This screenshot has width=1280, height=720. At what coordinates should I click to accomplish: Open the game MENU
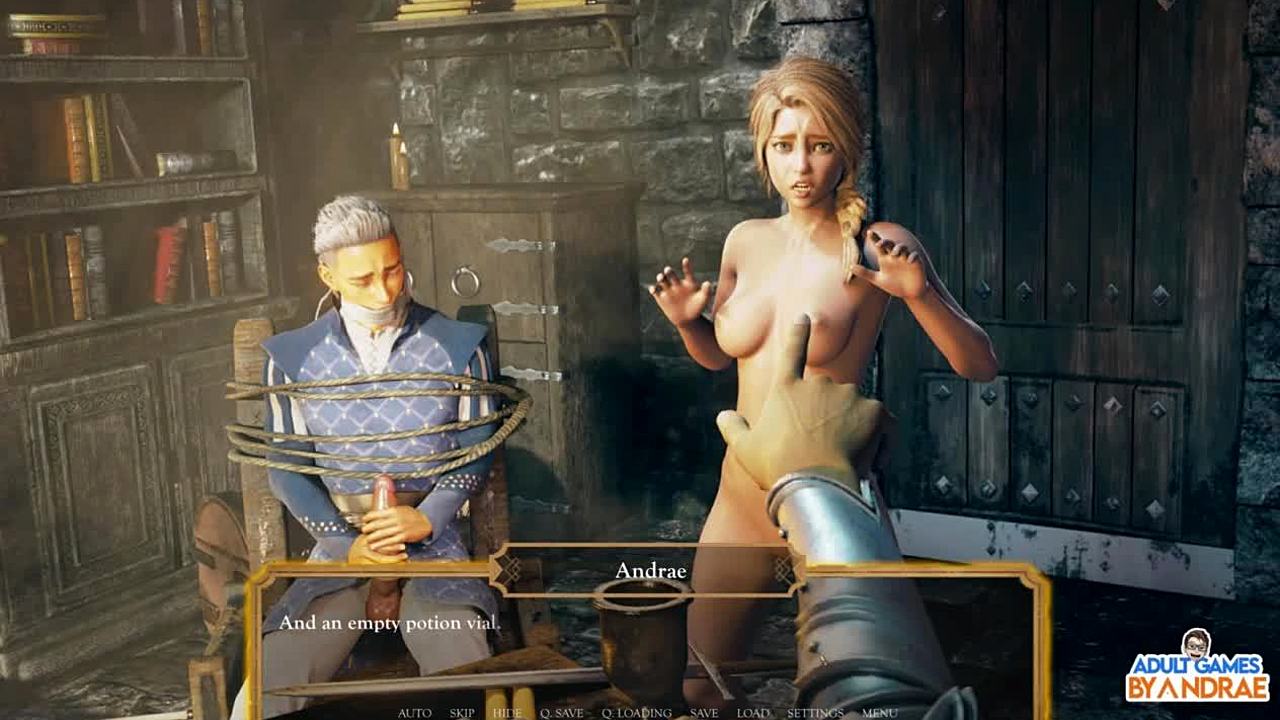coord(879,713)
